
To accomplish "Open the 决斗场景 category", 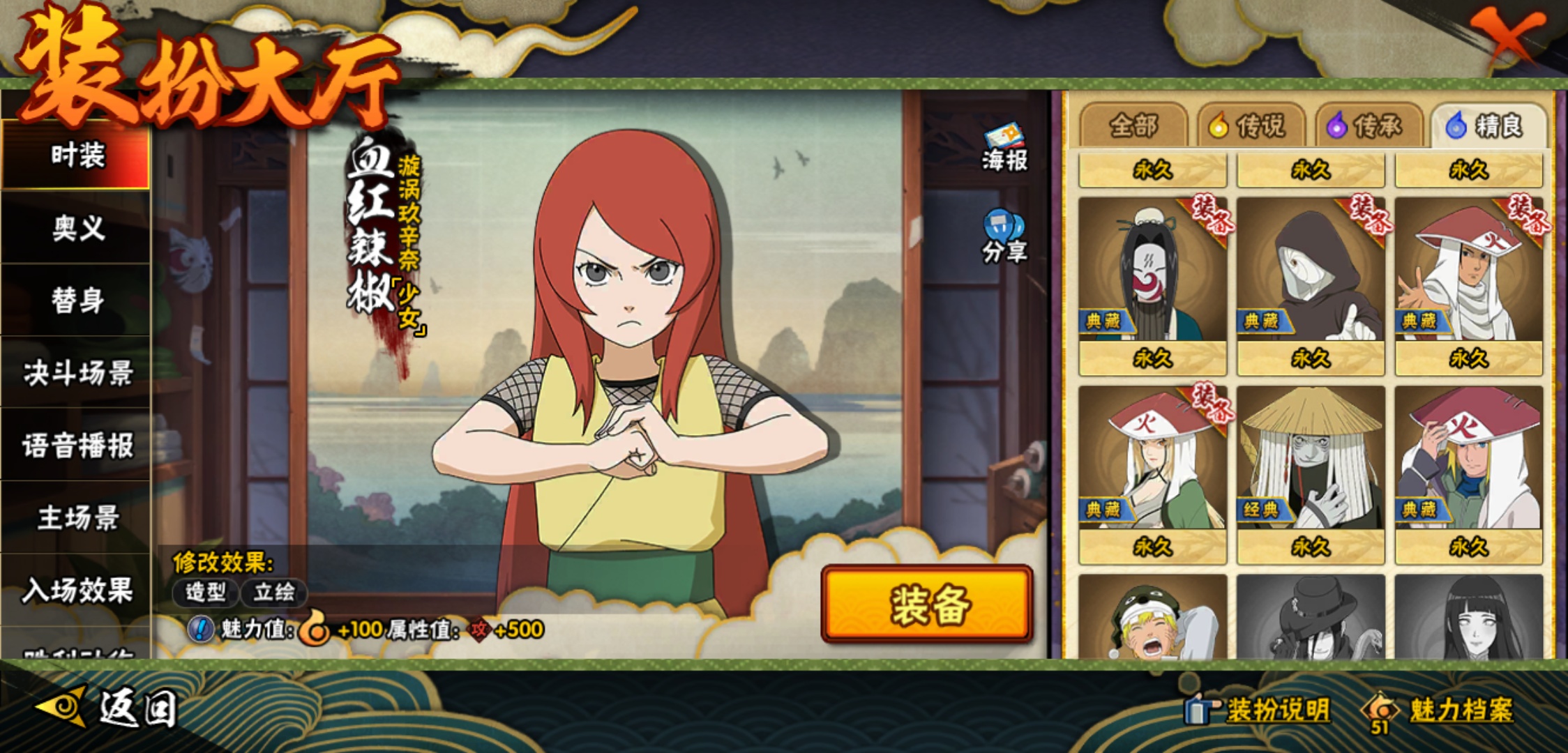I will click(x=77, y=373).
